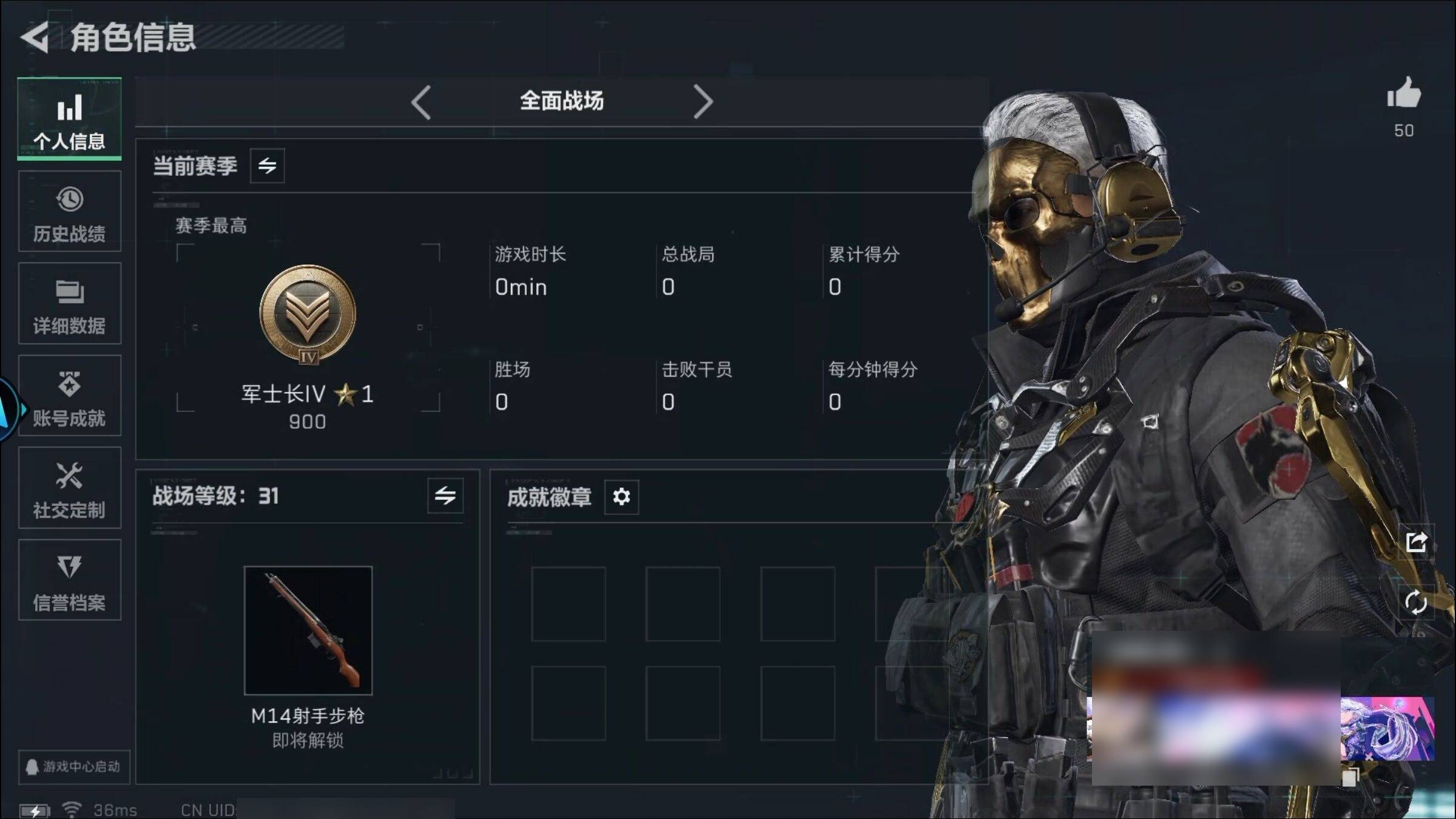
Task: Toggle the 当前赛季 season swap button
Action: coord(267,166)
